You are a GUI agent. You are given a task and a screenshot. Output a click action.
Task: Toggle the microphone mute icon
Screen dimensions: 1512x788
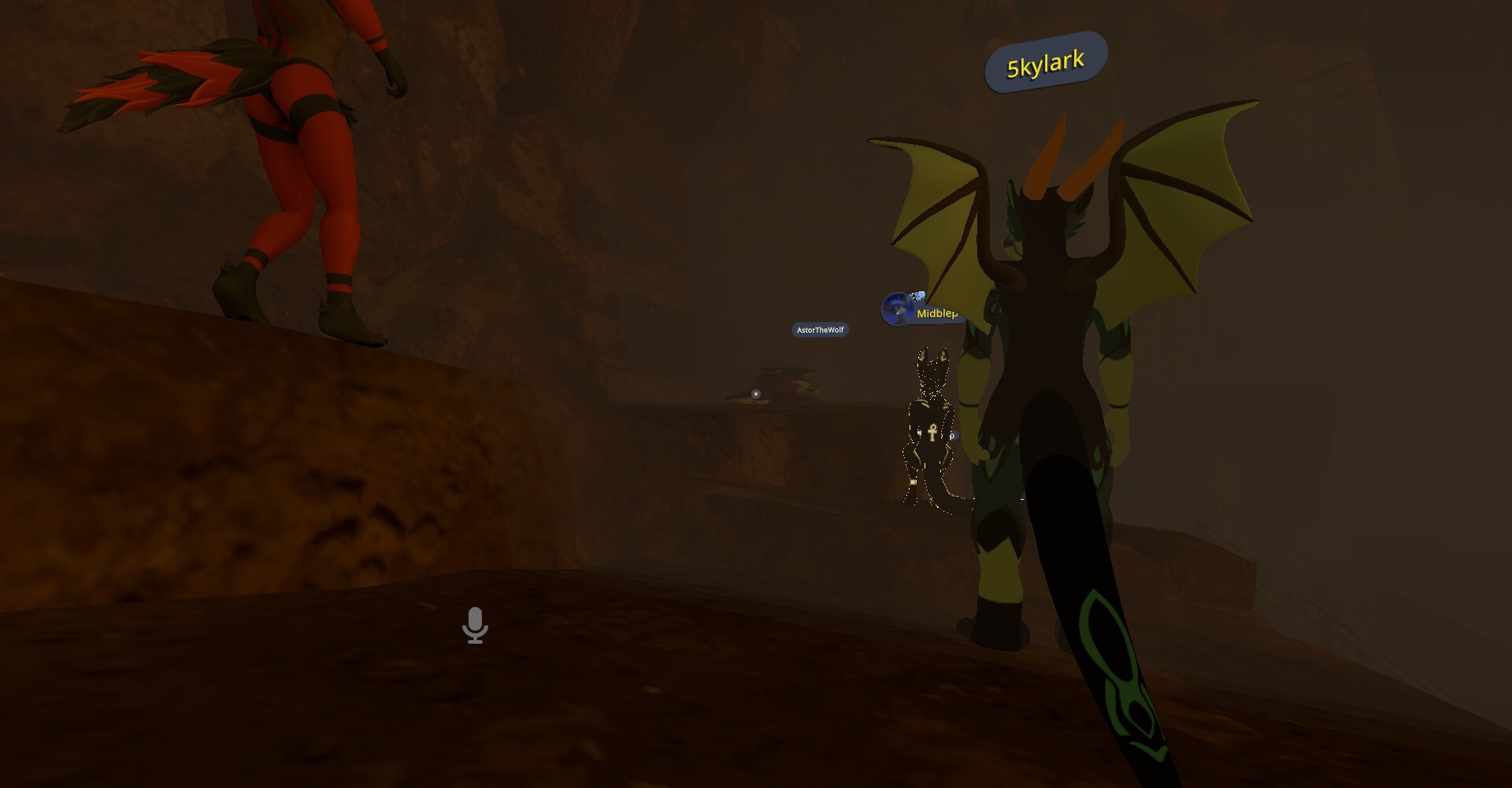click(x=475, y=625)
